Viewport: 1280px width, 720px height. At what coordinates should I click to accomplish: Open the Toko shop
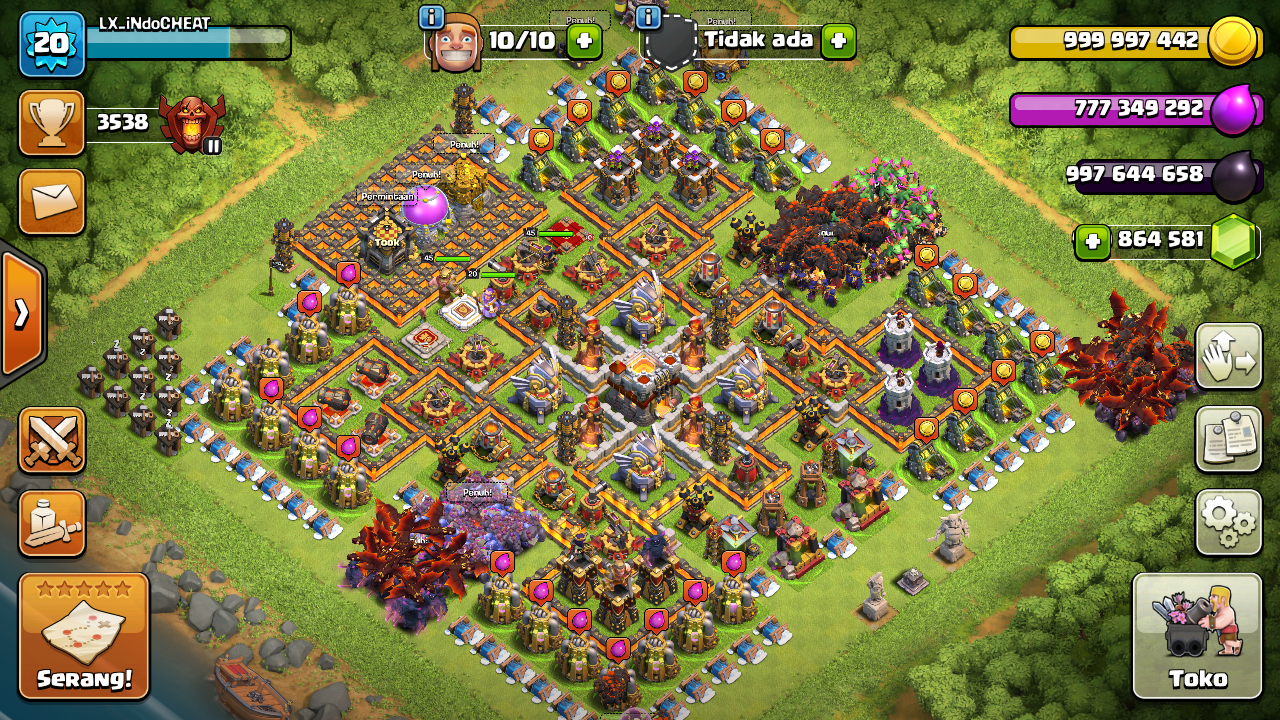click(1197, 635)
